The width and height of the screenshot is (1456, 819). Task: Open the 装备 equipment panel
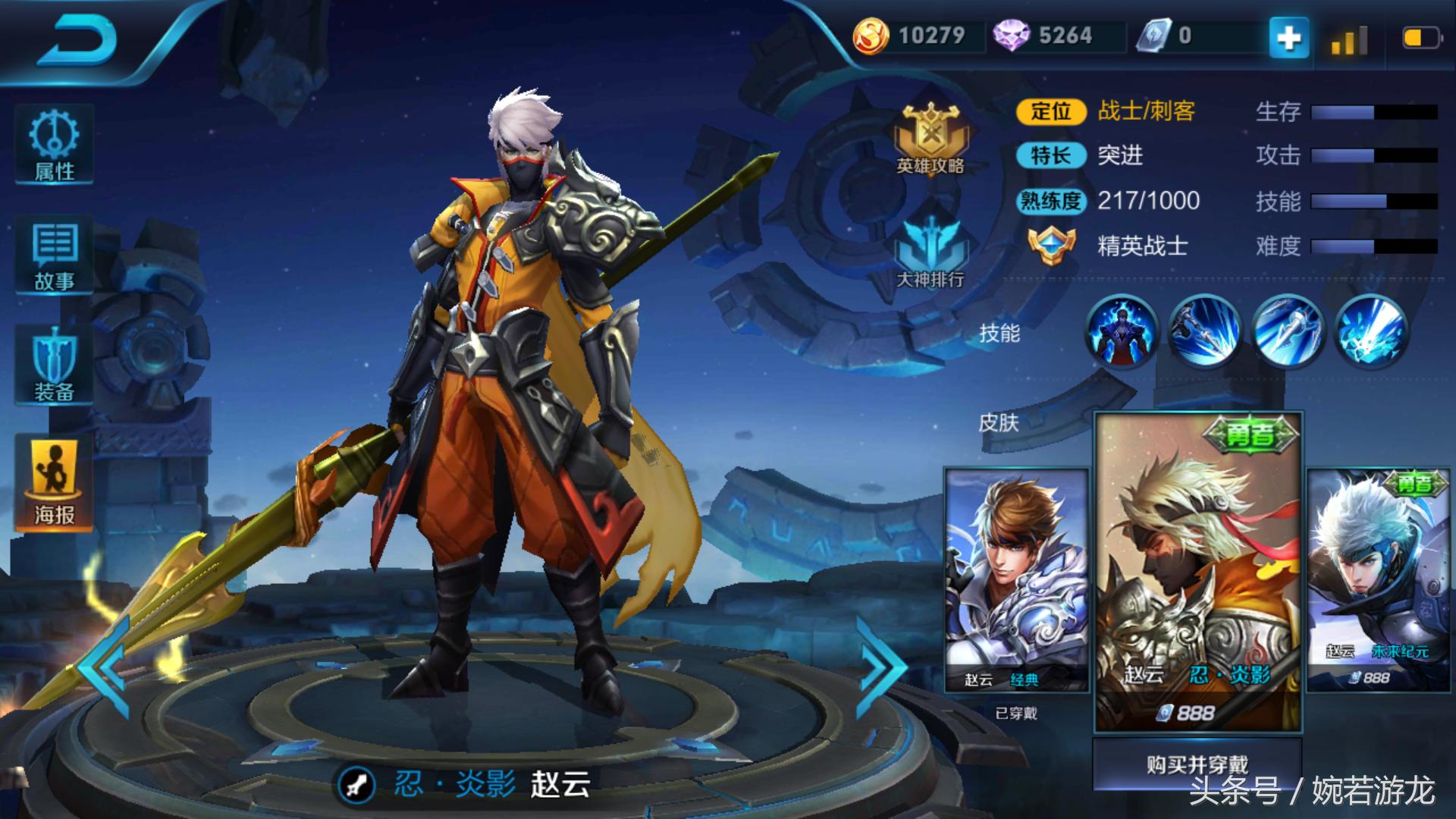point(54,366)
